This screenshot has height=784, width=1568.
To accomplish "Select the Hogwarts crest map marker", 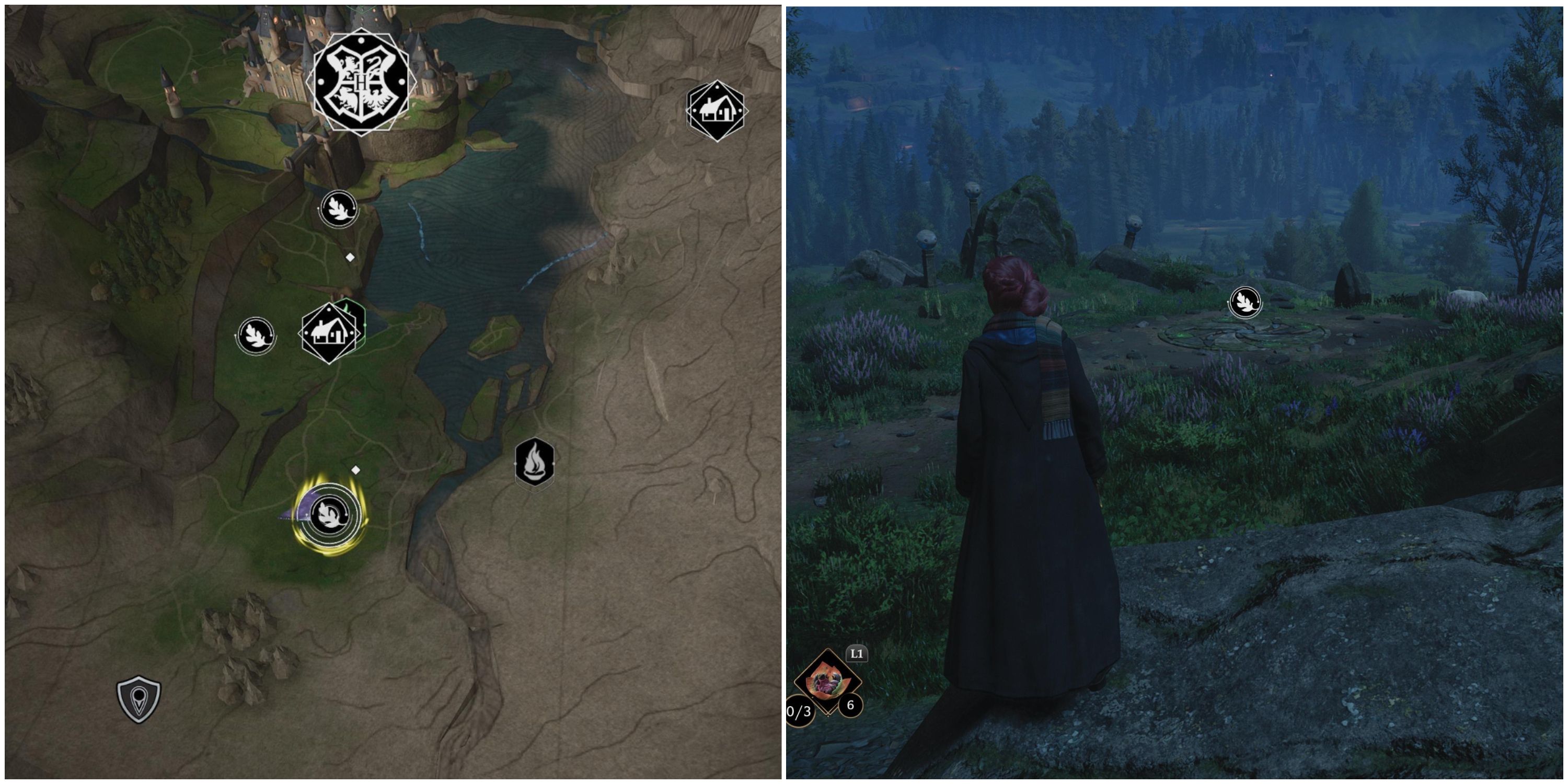I will click(361, 82).
